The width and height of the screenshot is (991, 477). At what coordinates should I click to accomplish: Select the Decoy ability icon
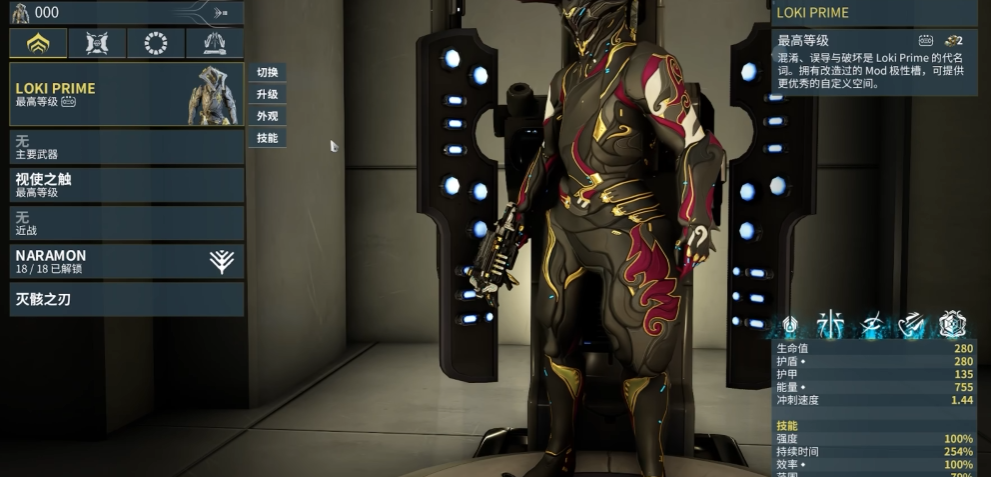point(831,323)
